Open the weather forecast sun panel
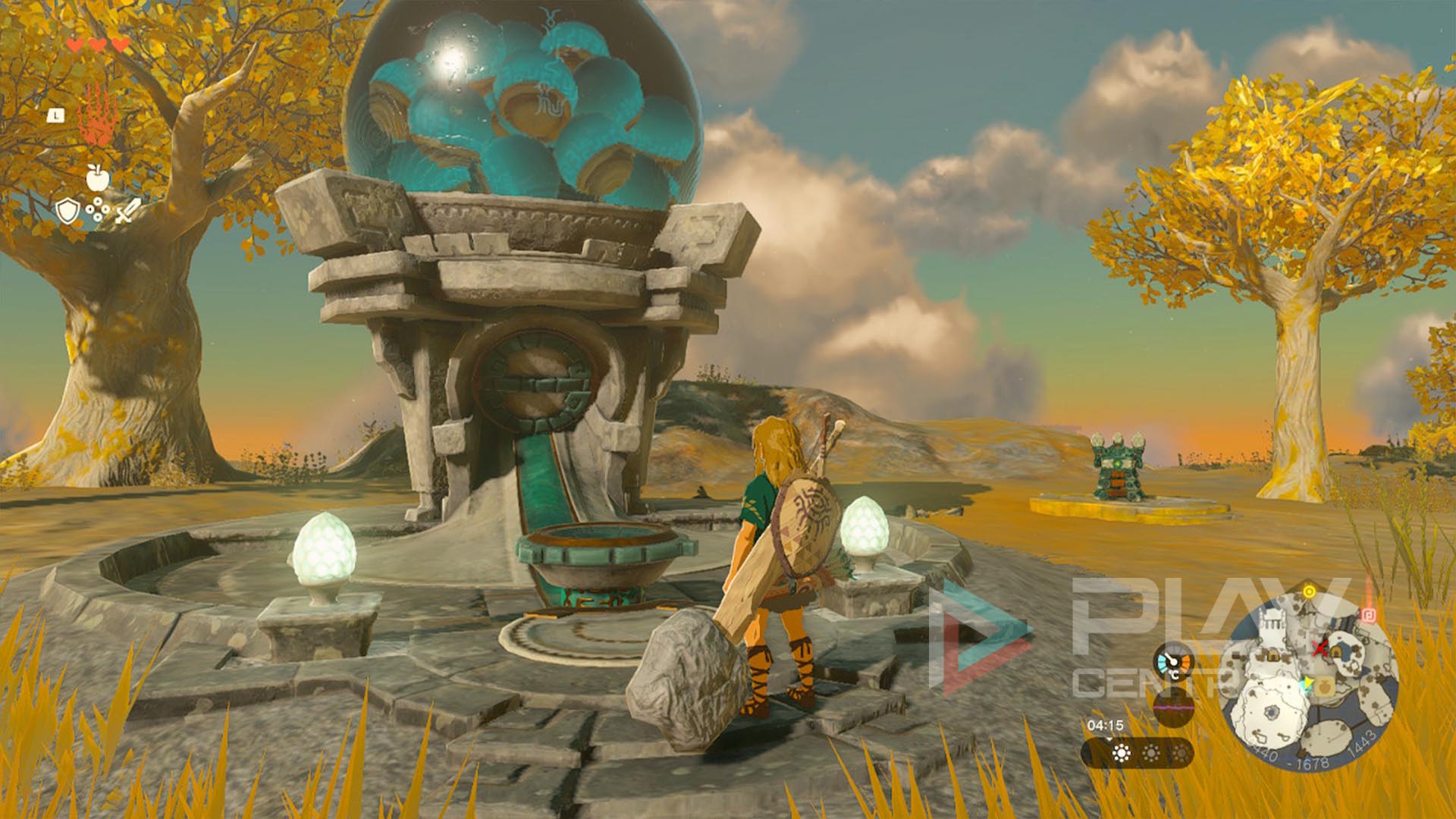The width and height of the screenshot is (1456, 819). click(x=1137, y=753)
